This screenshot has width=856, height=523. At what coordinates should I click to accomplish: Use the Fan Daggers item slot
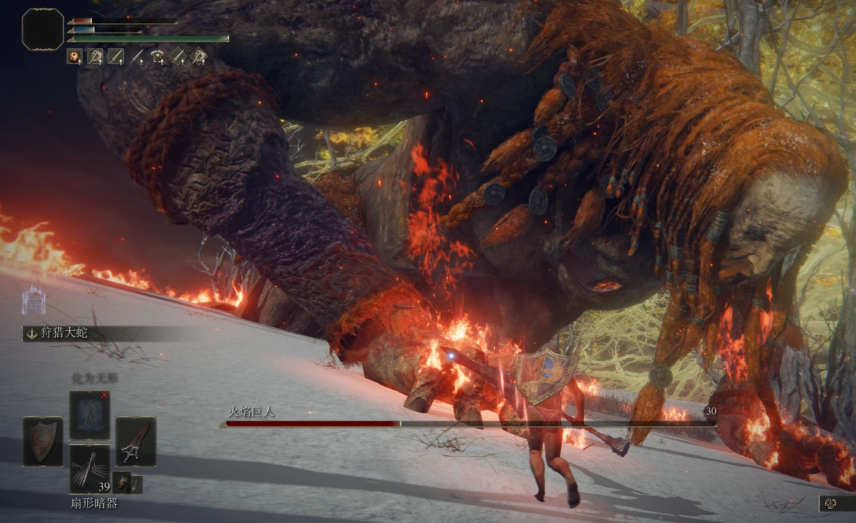pos(89,469)
